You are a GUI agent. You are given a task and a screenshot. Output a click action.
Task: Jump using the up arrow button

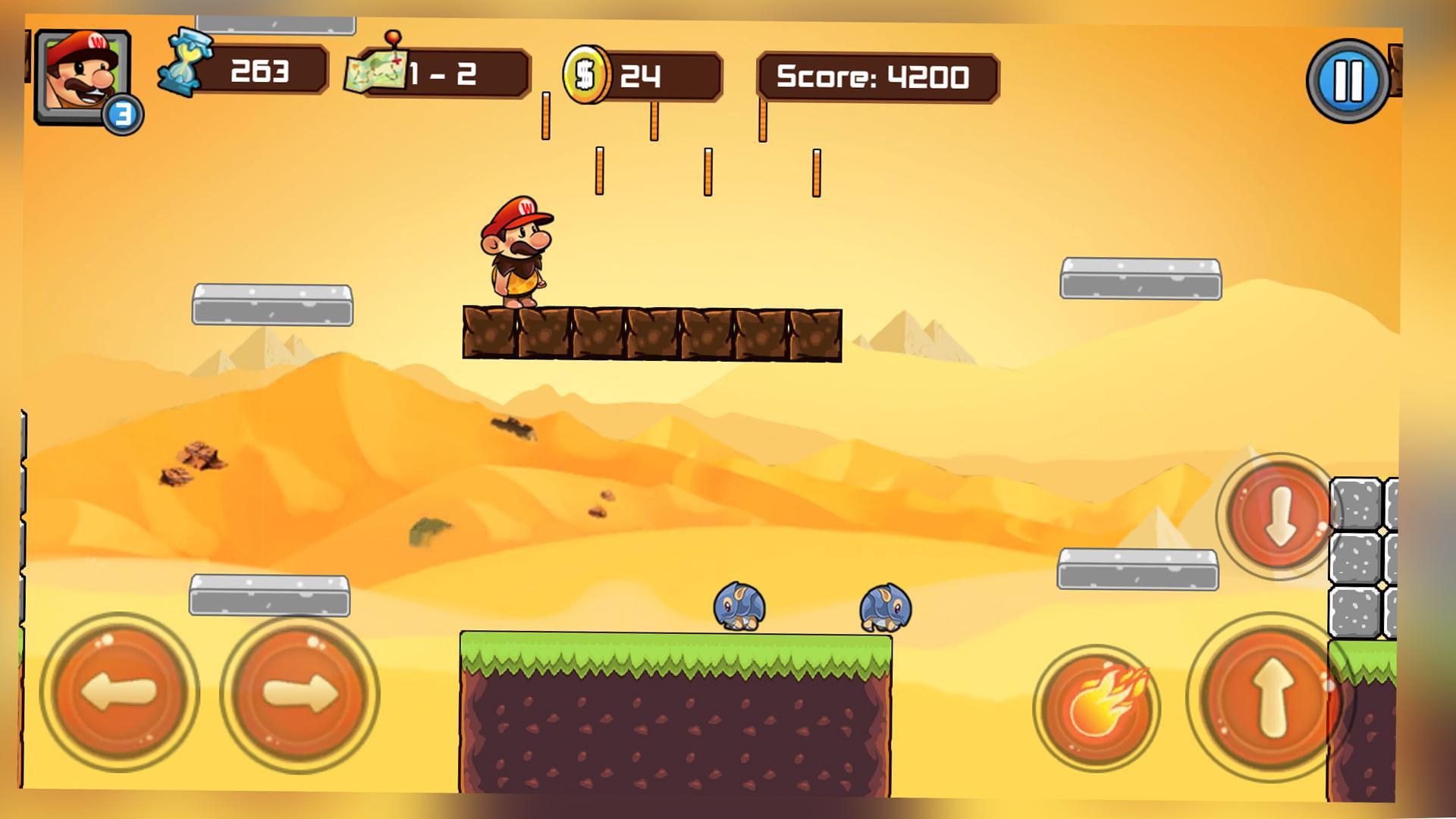pyautogui.click(x=1270, y=697)
